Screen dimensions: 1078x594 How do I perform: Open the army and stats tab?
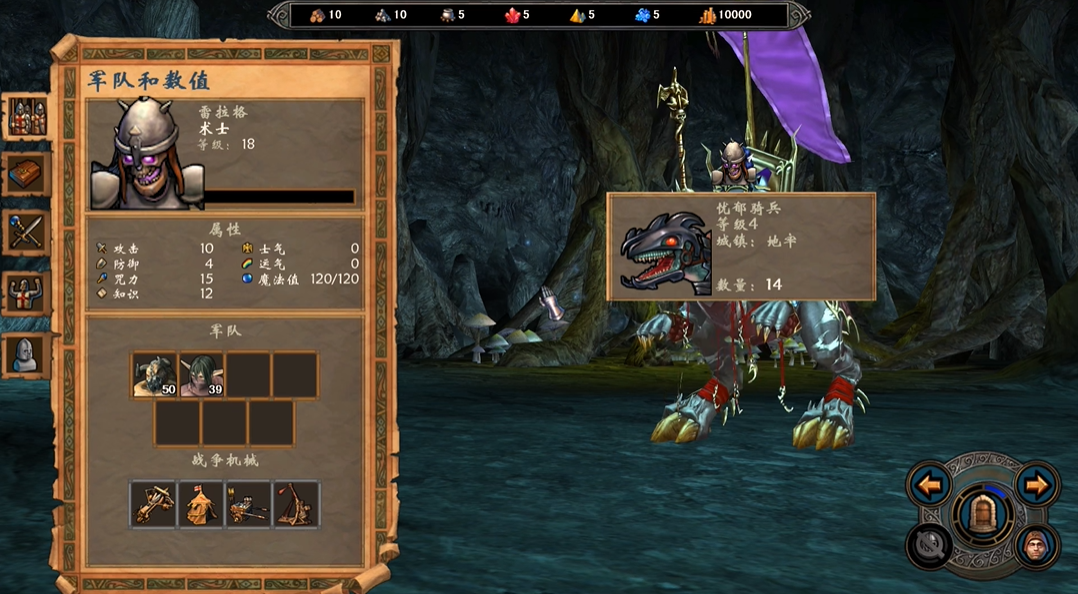tap(27, 117)
